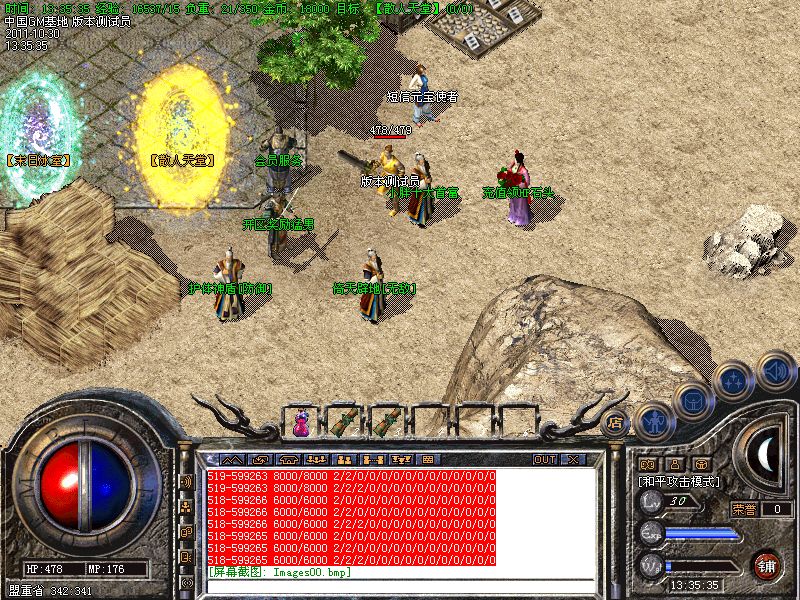The width and height of the screenshot is (800, 600).
Task: Toggle sound with the speaker button
Action: 775,371
